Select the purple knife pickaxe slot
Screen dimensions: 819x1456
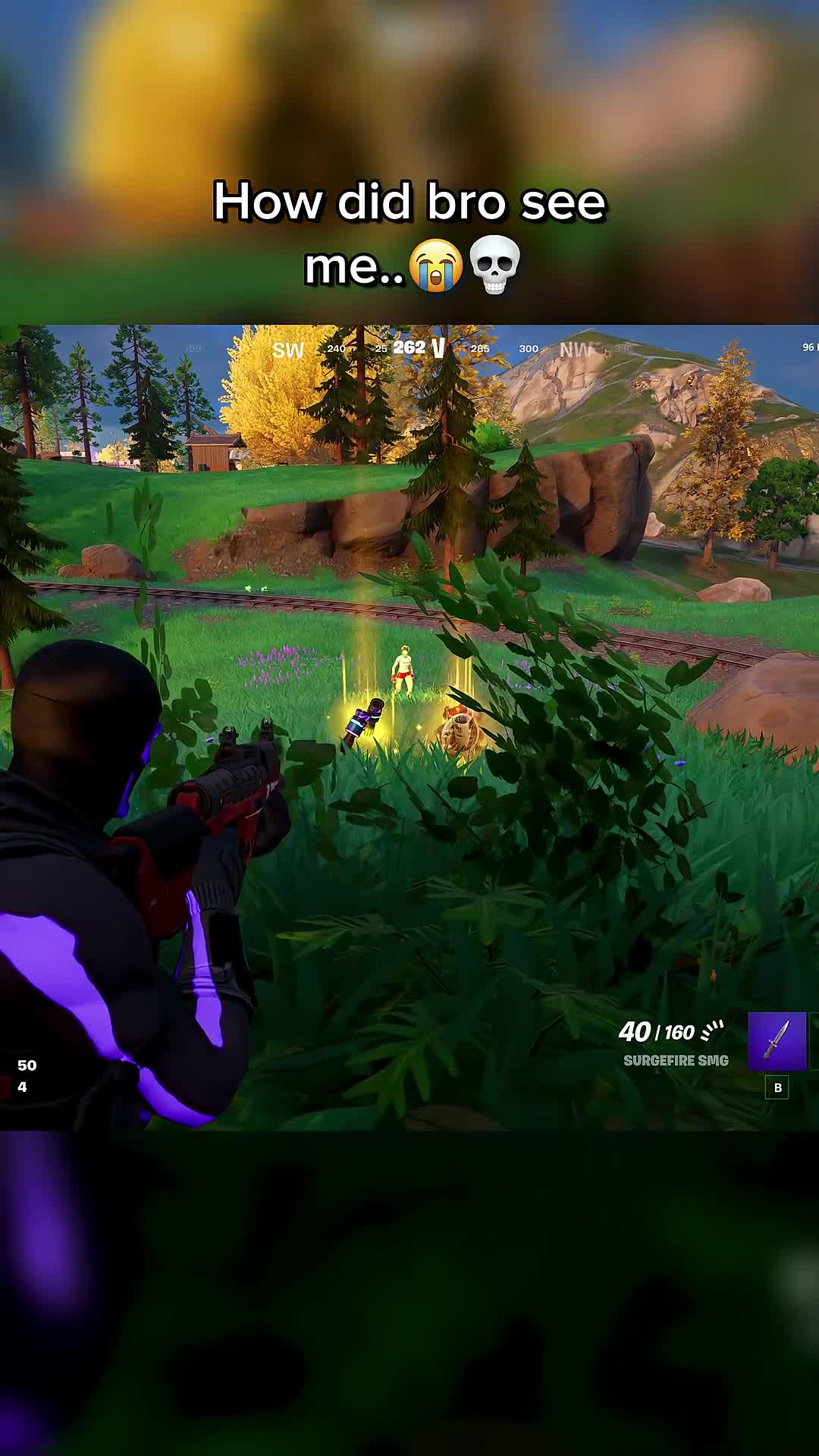(x=777, y=1040)
